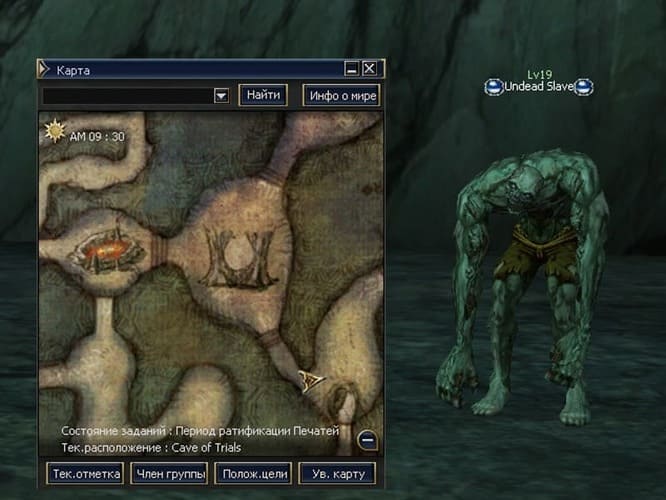Open the location search dropdown arrow
This screenshot has width=666, height=500.
click(221, 96)
